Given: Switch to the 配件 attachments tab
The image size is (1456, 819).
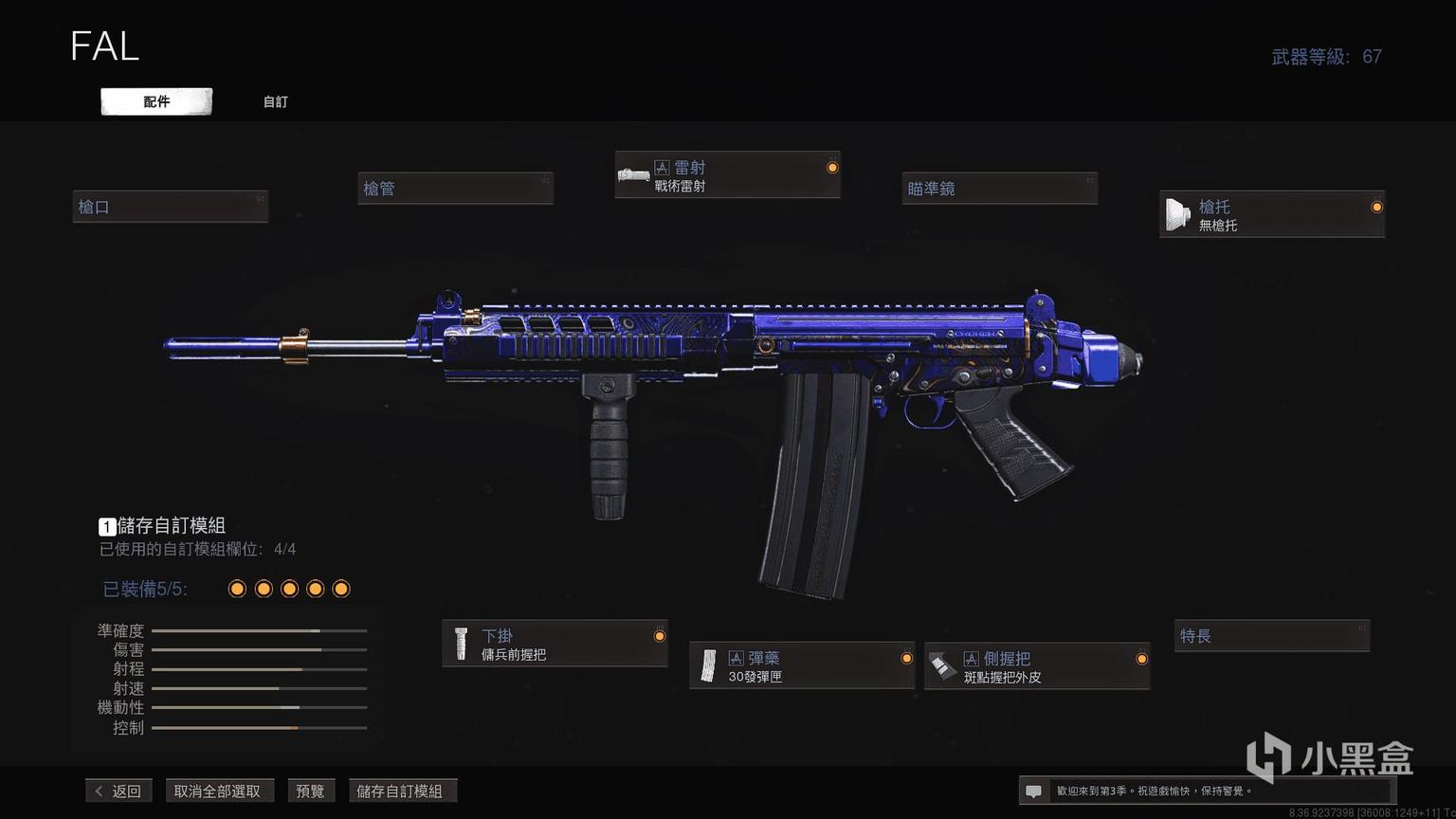Looking at the screenshot, I should (156, 101).
